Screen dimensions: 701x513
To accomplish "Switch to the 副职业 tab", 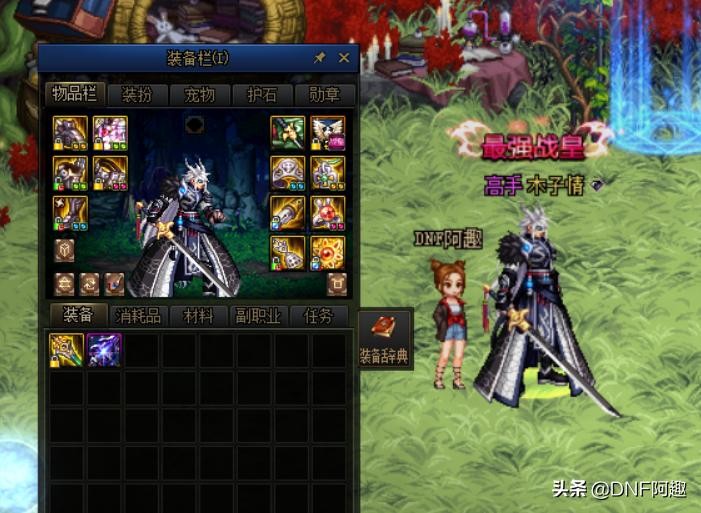I will tap(258, 316).
